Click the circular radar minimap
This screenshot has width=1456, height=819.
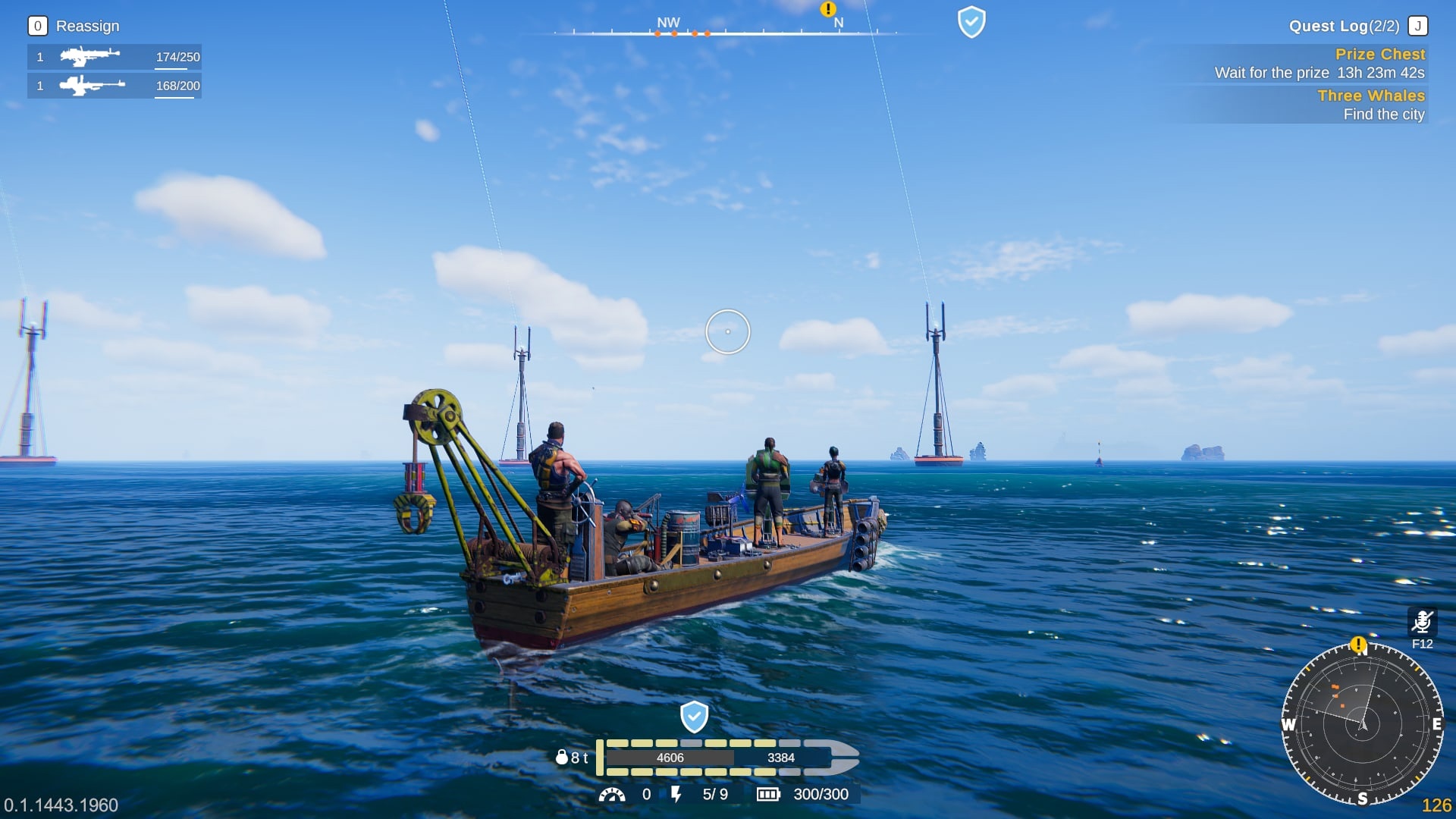[x=1362, y=723]
